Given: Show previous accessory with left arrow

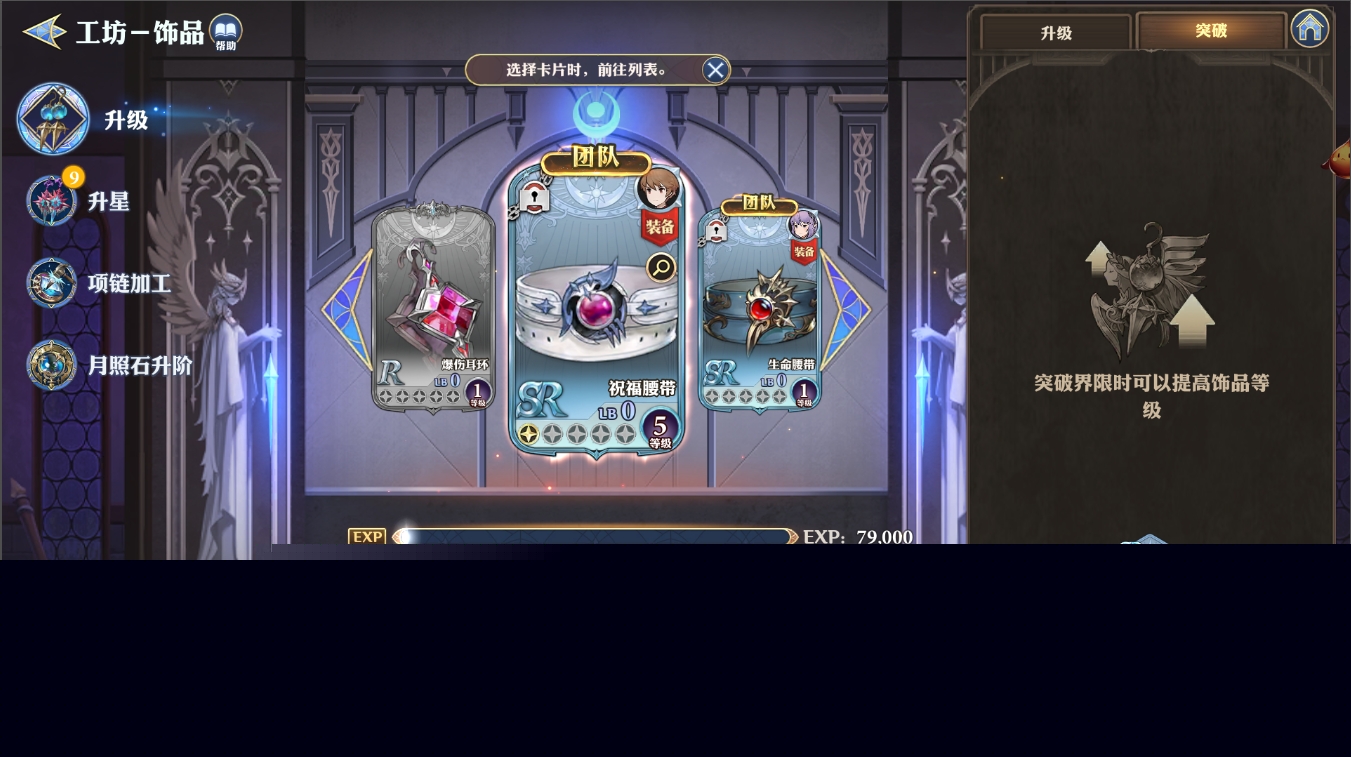Looking at the screenshot, I should coord(345,310).
